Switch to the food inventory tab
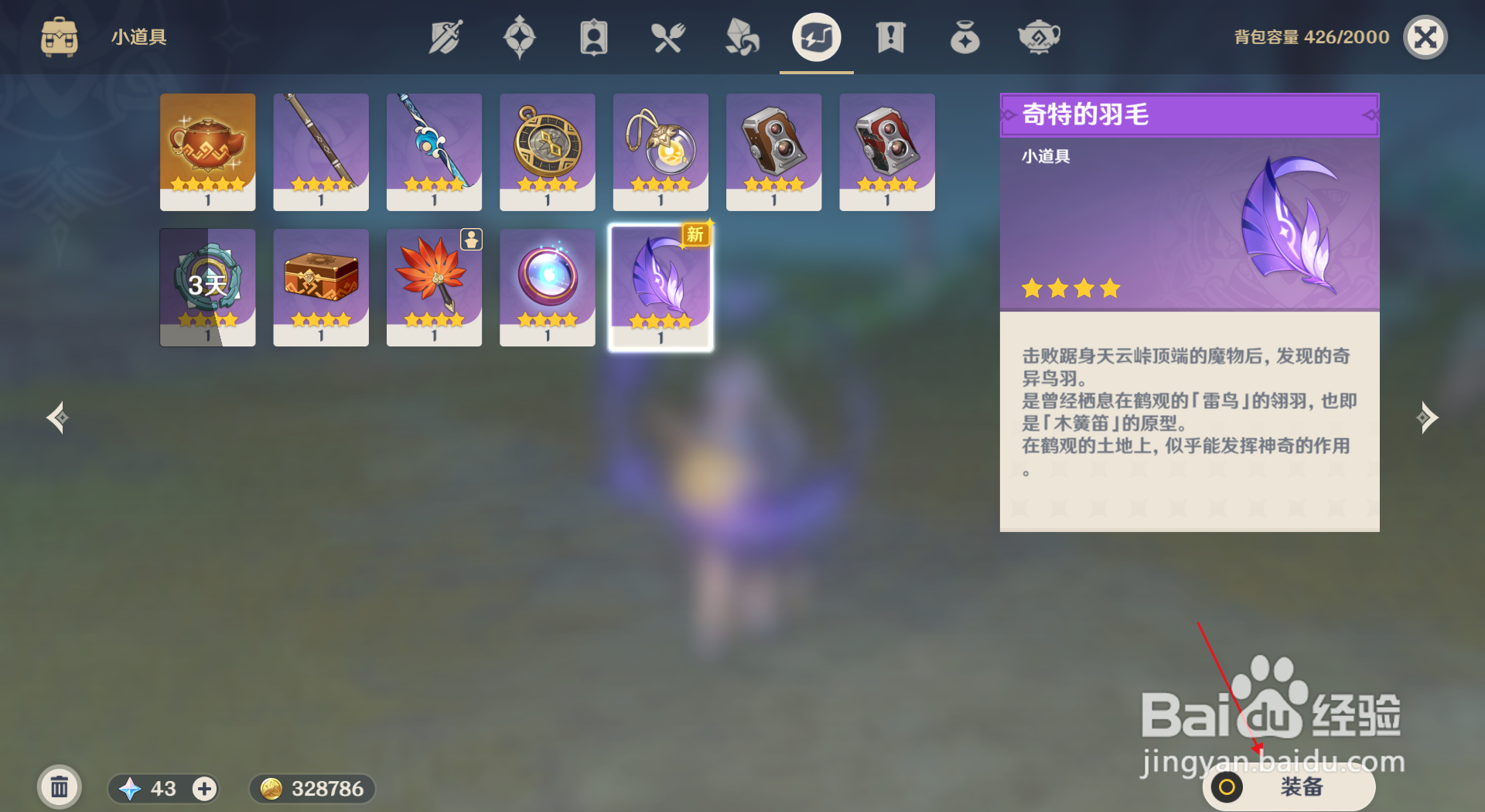The image size is (1485, 812). 668,36
